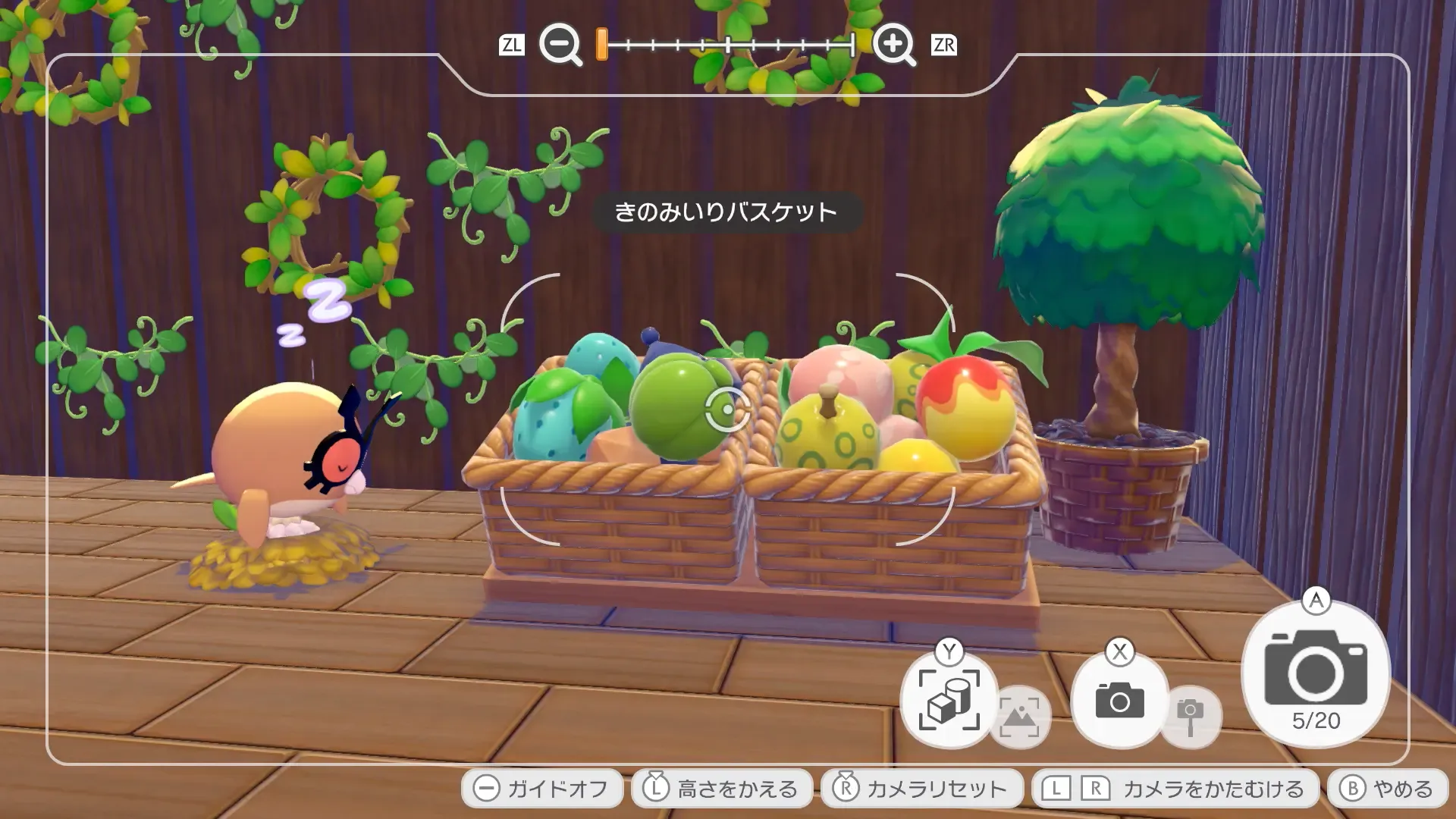The height and width of the screenshot is (819, 1456).
Task: Zoom in with the plus magnifier icon
Action: [895, 44]
